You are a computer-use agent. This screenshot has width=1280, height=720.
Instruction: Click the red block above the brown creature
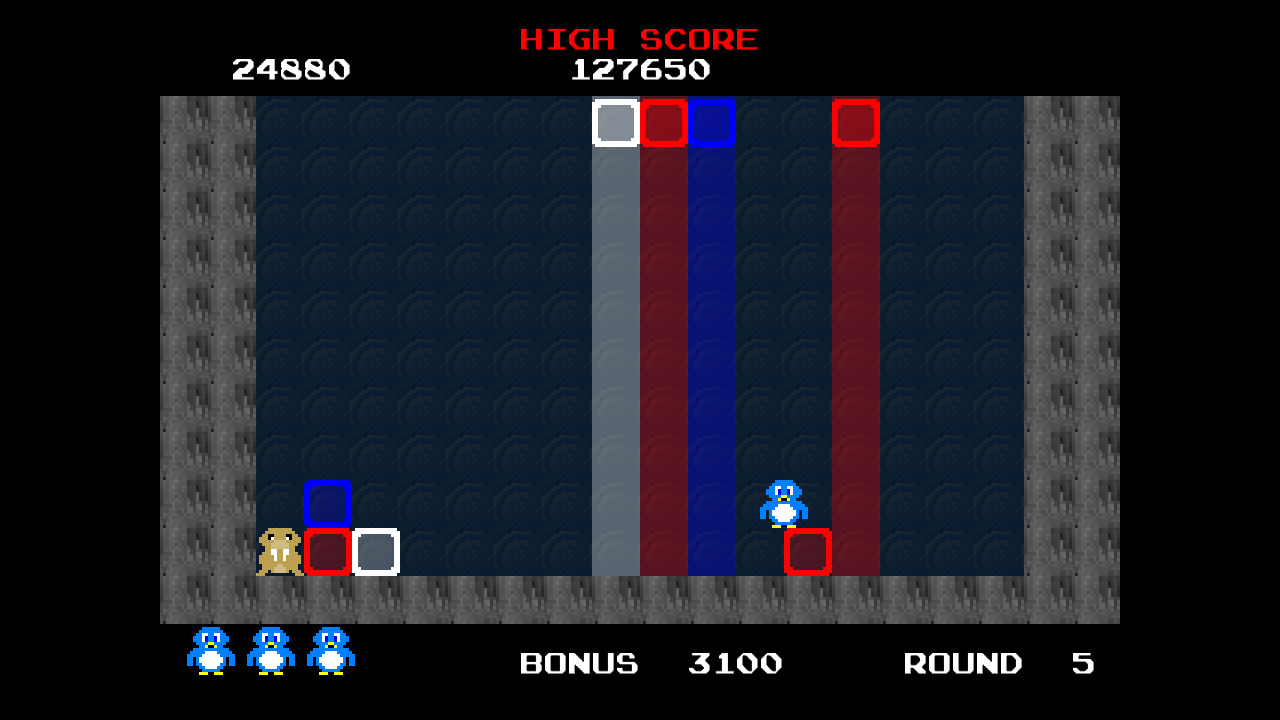pos(328,551)
